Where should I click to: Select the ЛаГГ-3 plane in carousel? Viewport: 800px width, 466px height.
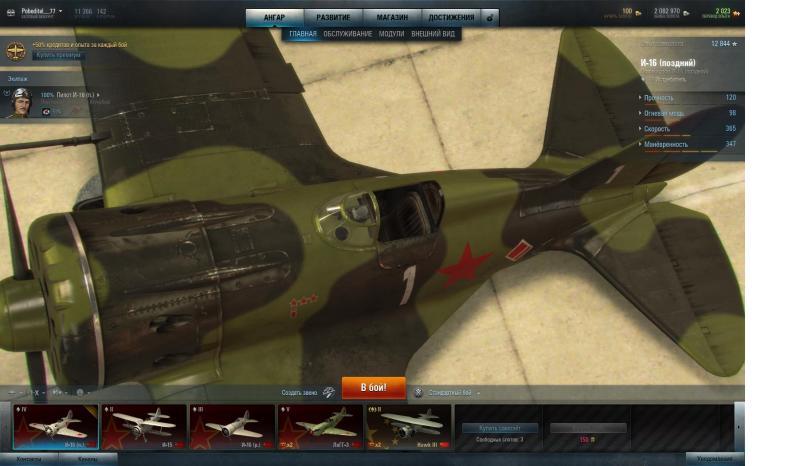(320, 427)
